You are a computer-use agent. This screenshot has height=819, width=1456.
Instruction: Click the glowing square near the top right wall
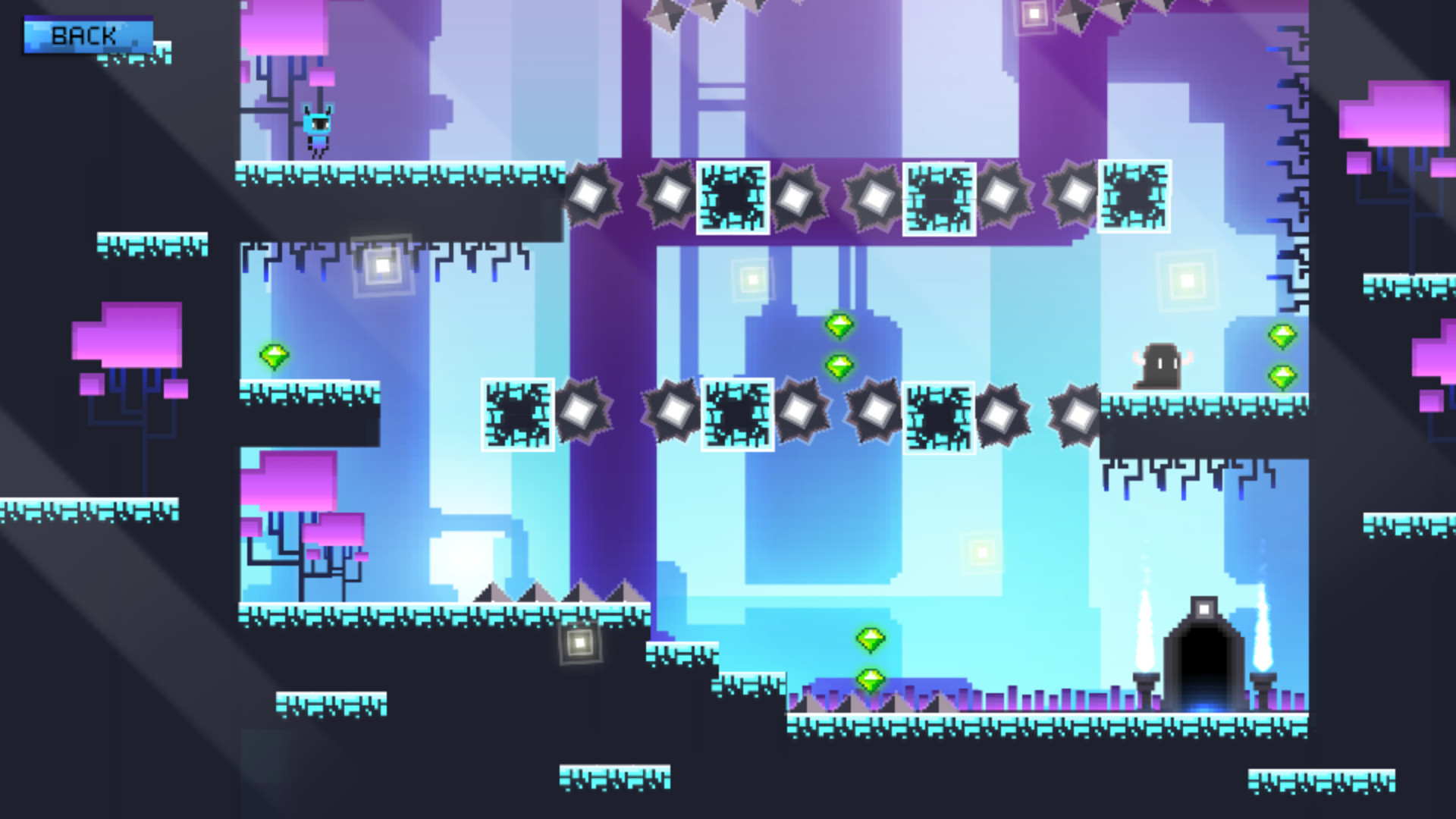(x=1188, y=281)
